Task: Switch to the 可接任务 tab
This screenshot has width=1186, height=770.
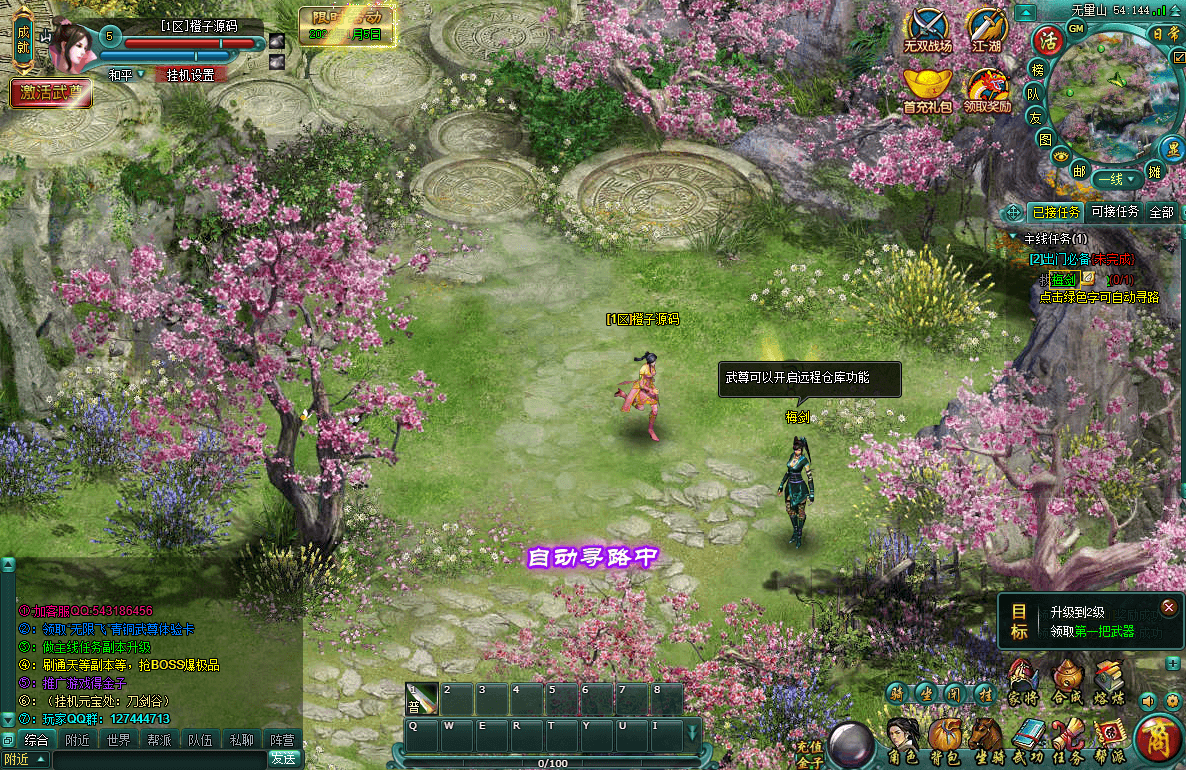Action: point(1114,212)
